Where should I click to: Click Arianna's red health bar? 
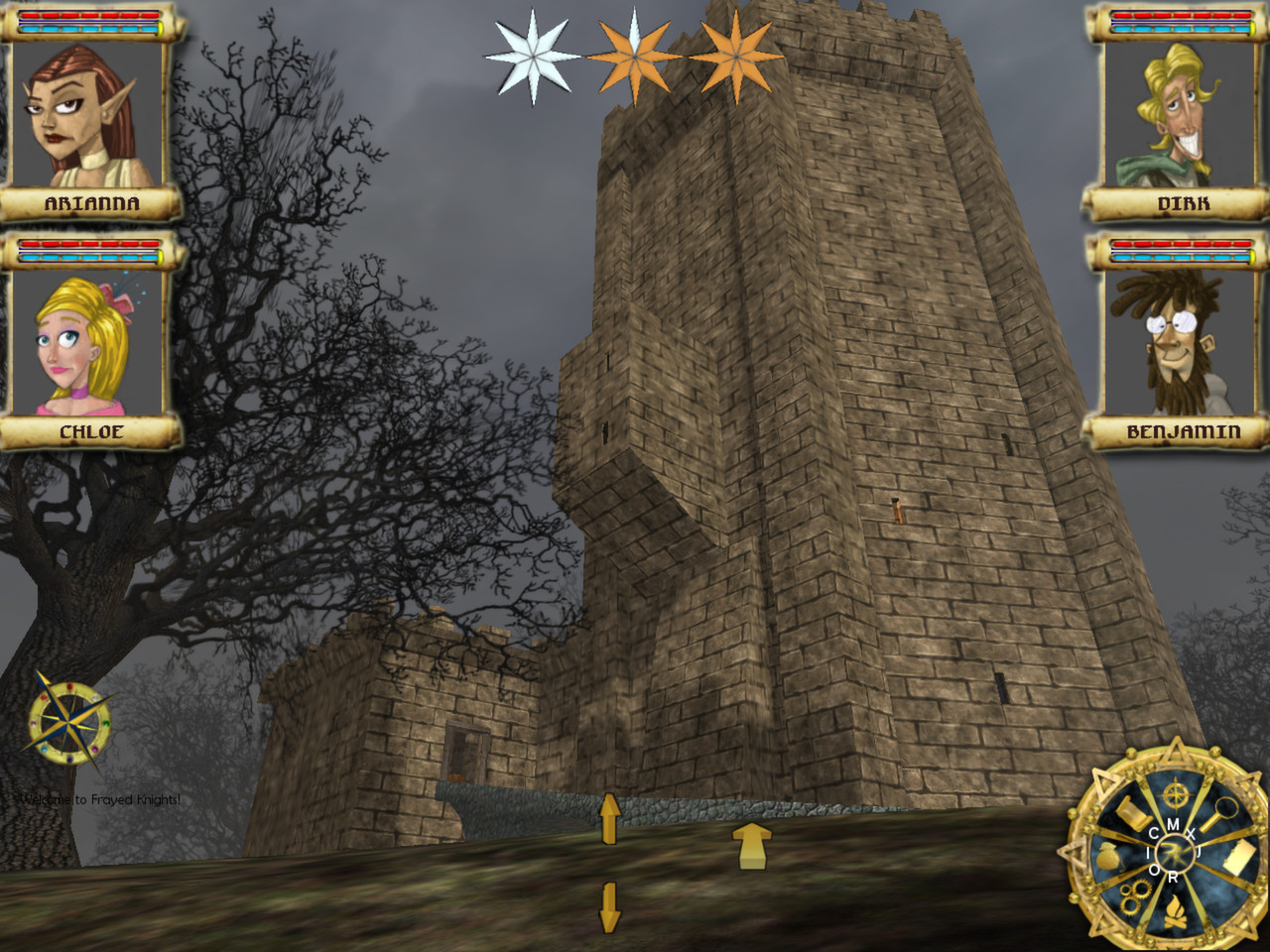tap(89, 17)
